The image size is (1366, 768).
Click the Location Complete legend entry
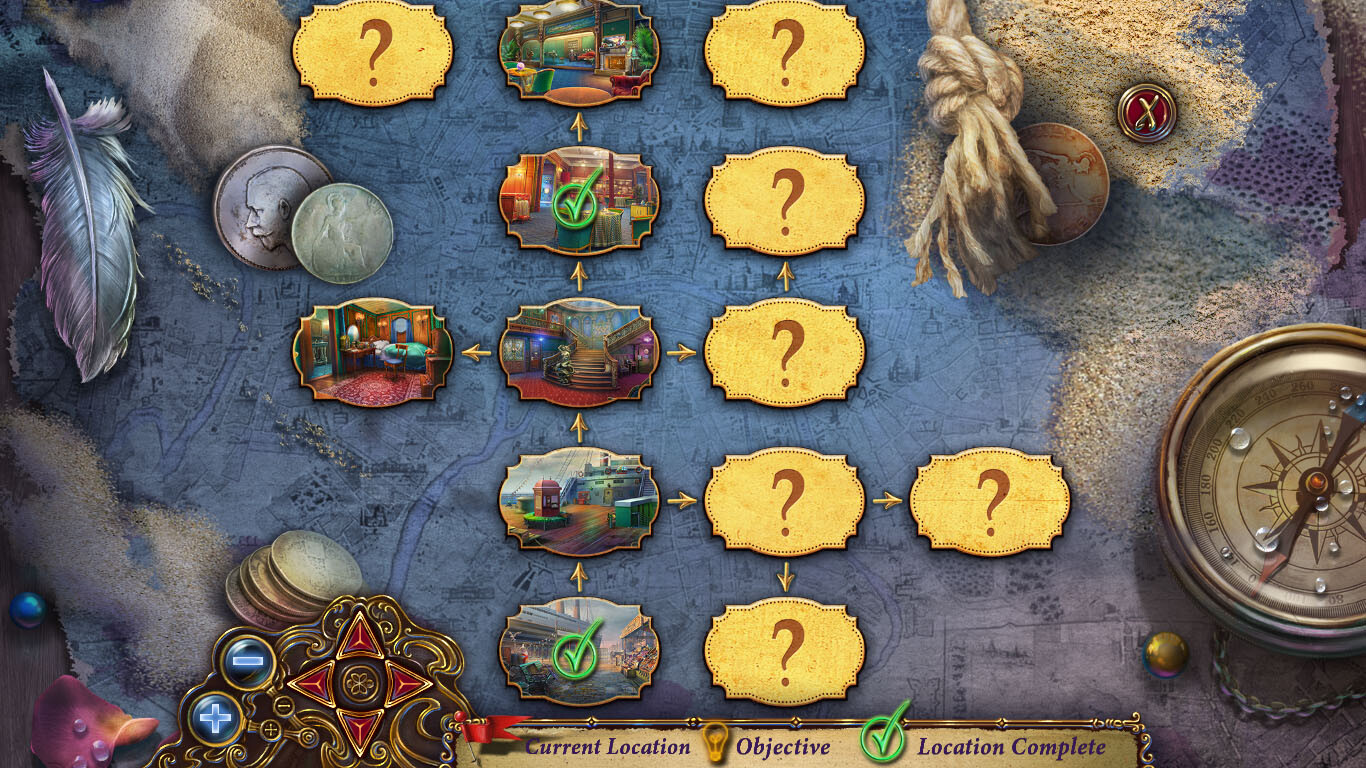click(1012, 746)
